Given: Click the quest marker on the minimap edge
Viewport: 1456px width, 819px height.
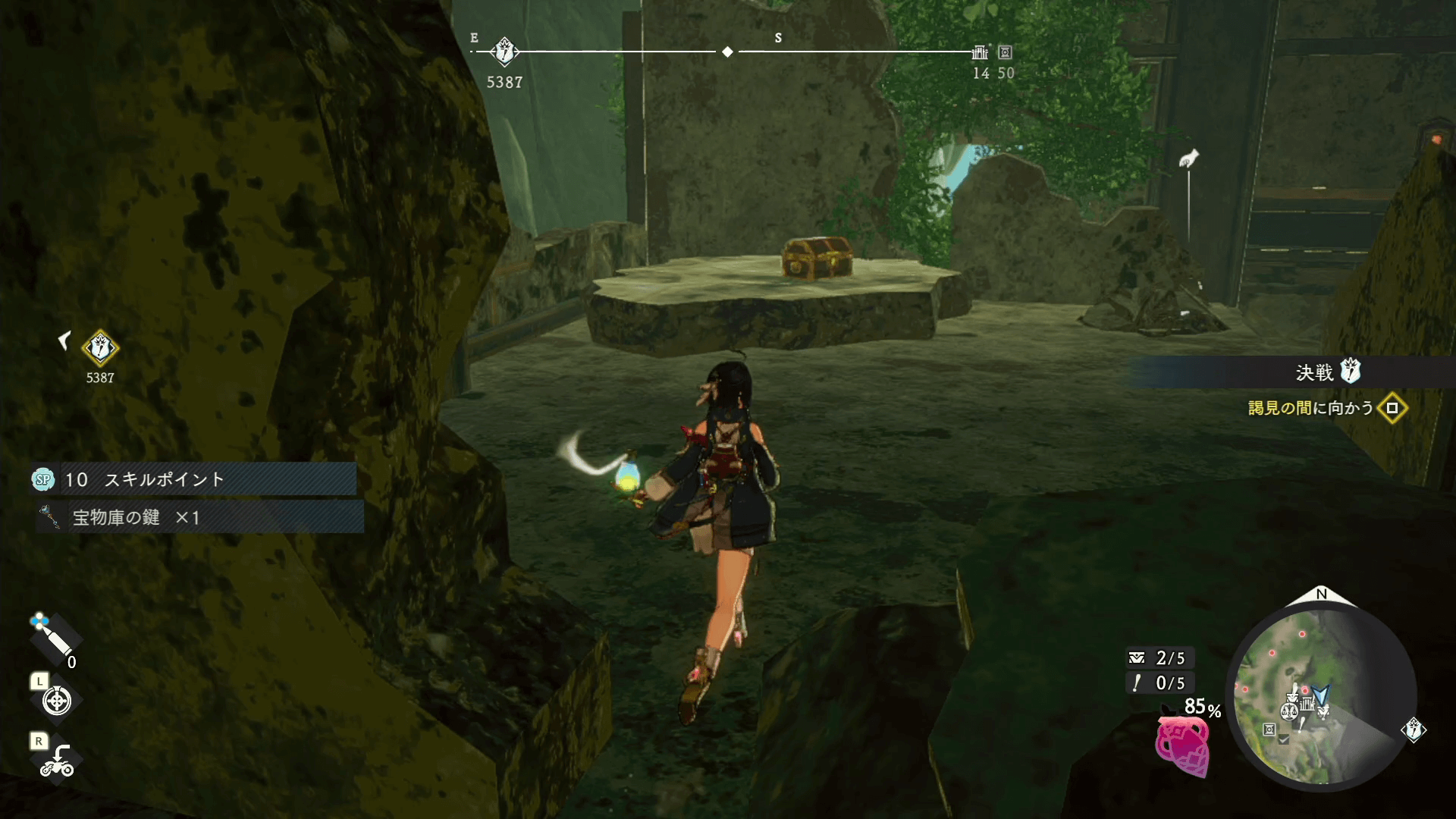Looking at the screenshot, I should [1414, 730].
